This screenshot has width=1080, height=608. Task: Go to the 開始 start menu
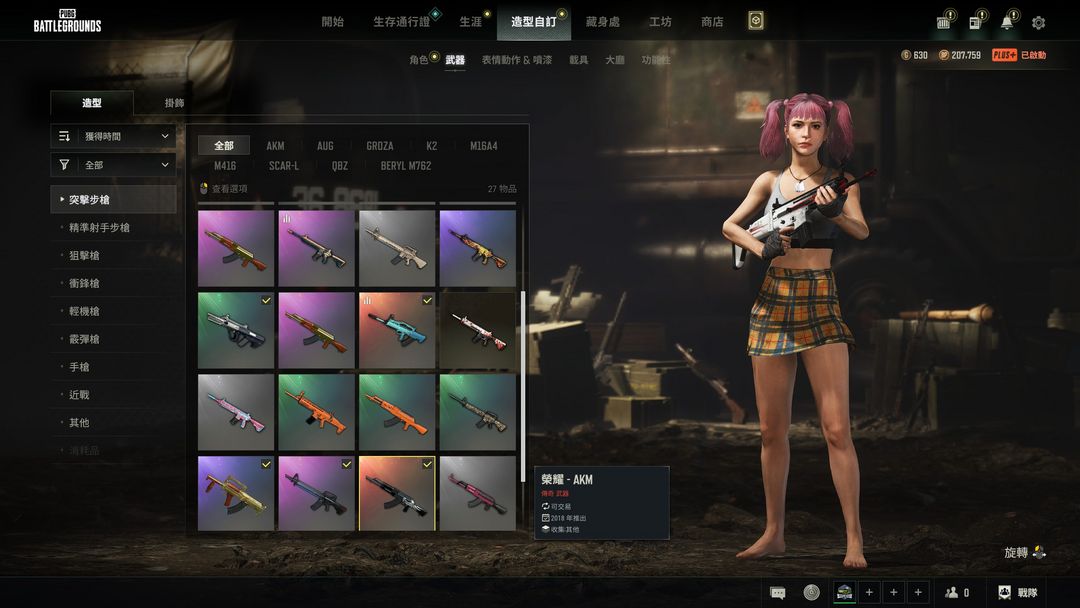tap(333, 22)
